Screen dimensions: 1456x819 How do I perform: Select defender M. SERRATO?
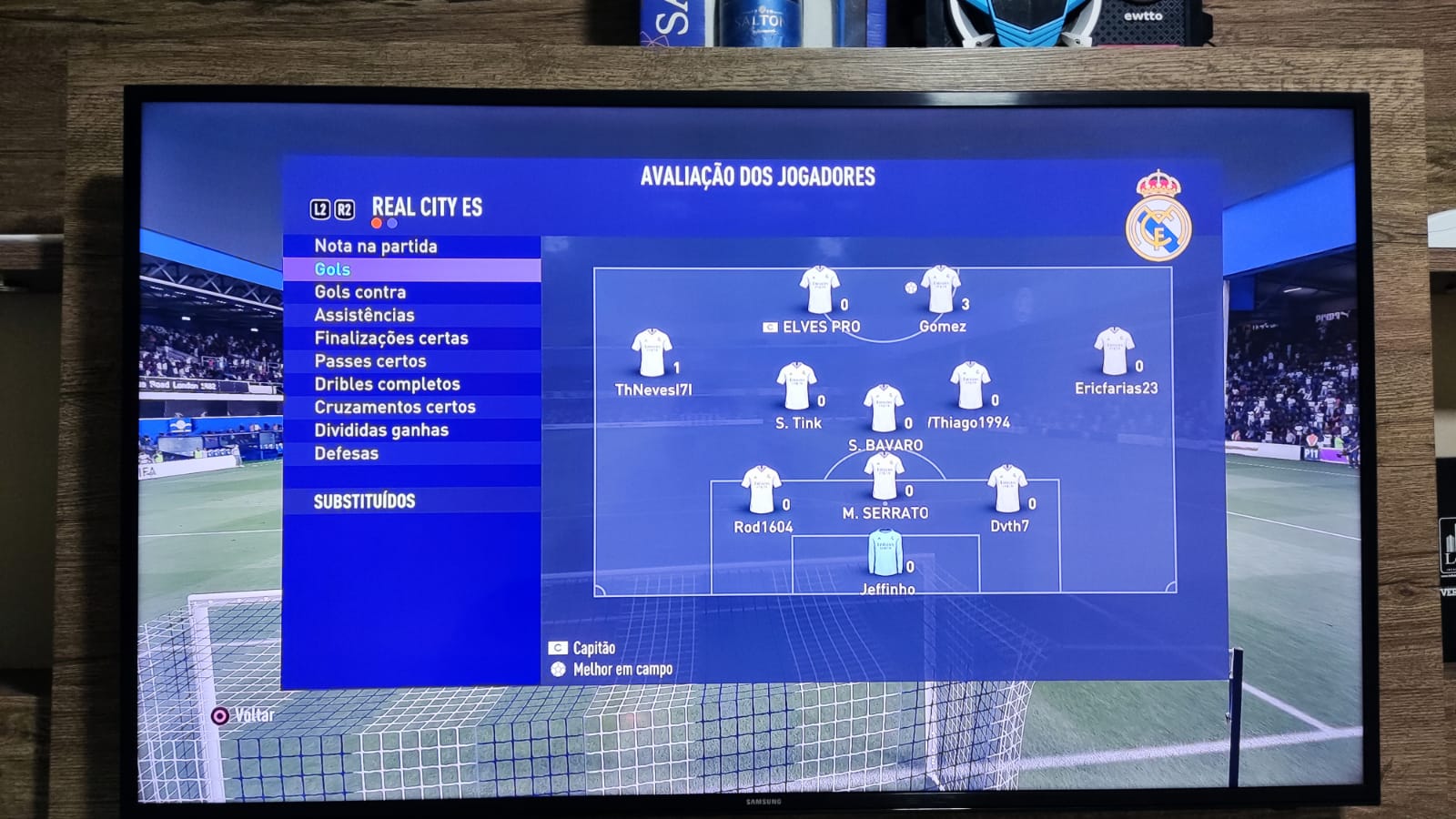point(884,477)
